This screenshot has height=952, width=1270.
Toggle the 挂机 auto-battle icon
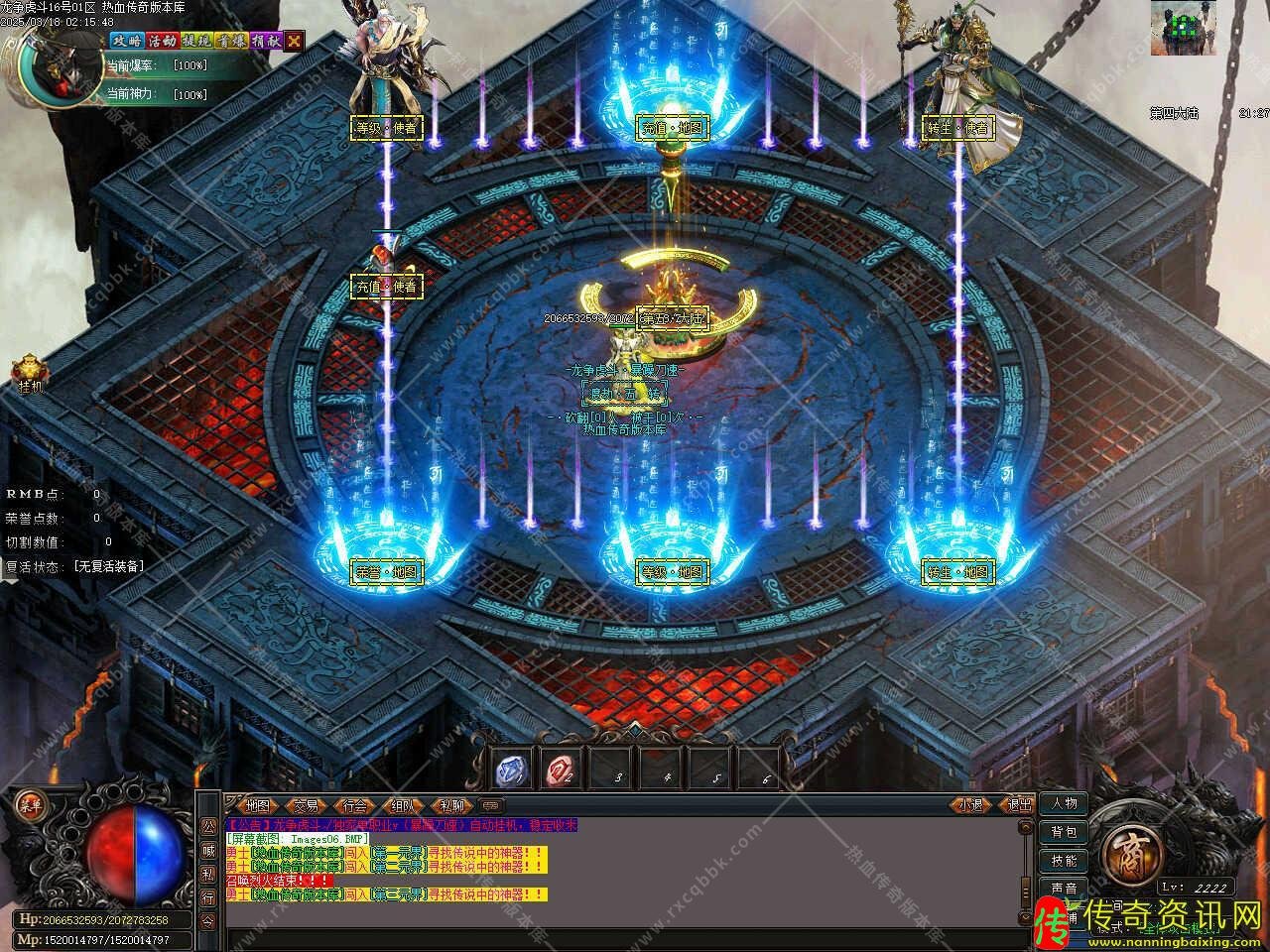pos(30,371)
